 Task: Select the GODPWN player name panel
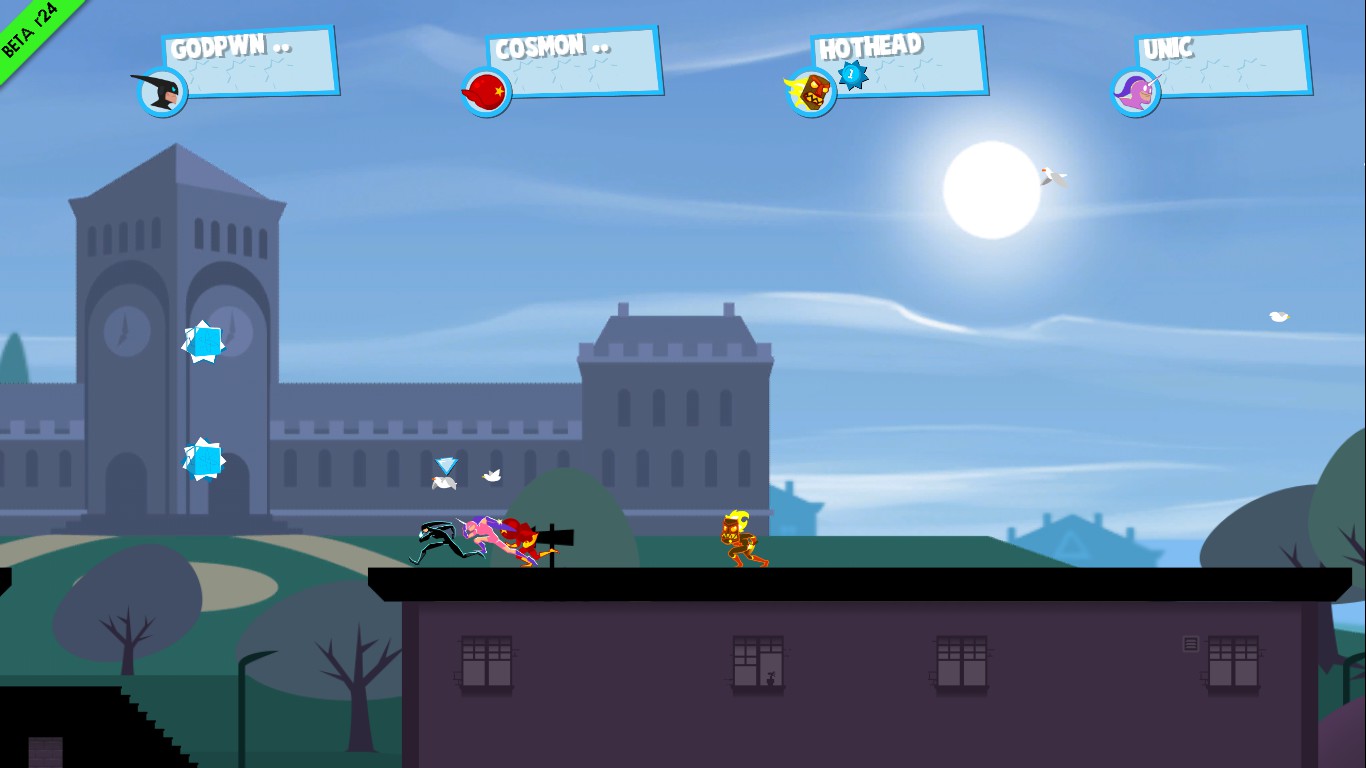click(250, 62)
